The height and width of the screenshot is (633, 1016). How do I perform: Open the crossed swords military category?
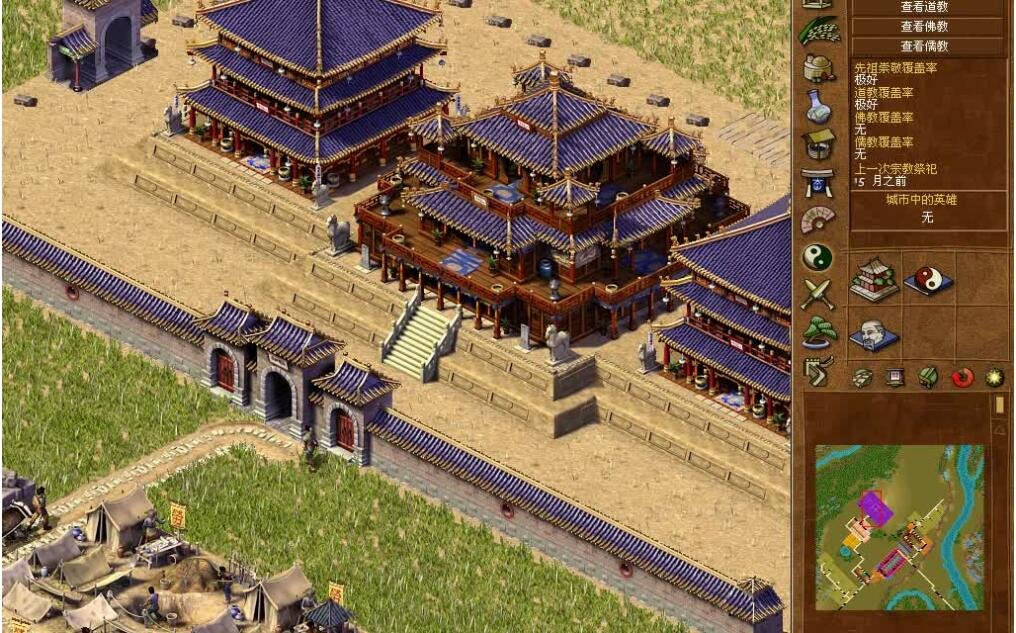[818, 294]
